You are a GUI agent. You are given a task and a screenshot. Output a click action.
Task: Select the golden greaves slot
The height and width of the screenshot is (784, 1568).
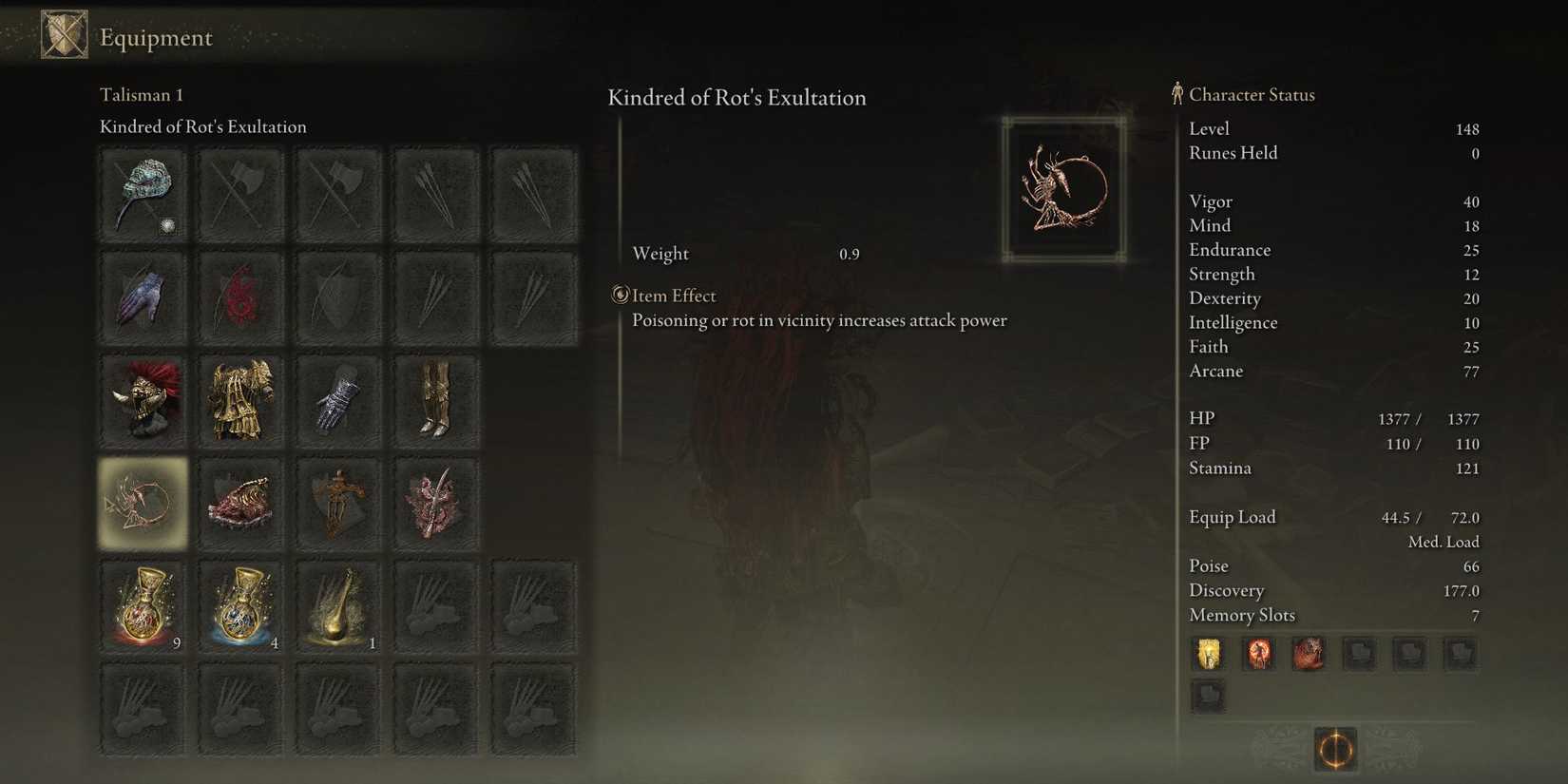436,399
